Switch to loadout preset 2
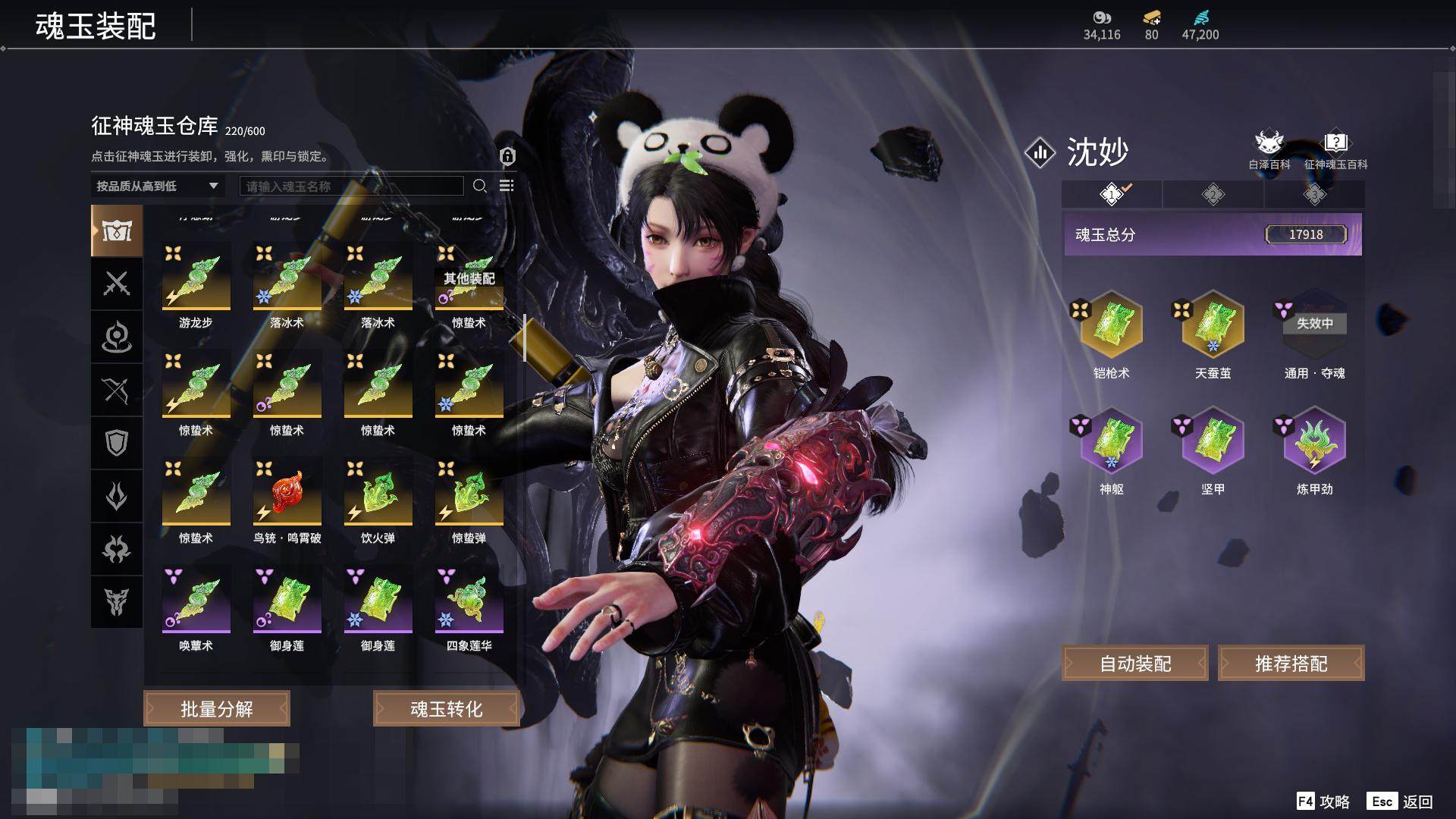Screen dimensions: 1456x819 pyautogui.click(x=1213, y=195)
